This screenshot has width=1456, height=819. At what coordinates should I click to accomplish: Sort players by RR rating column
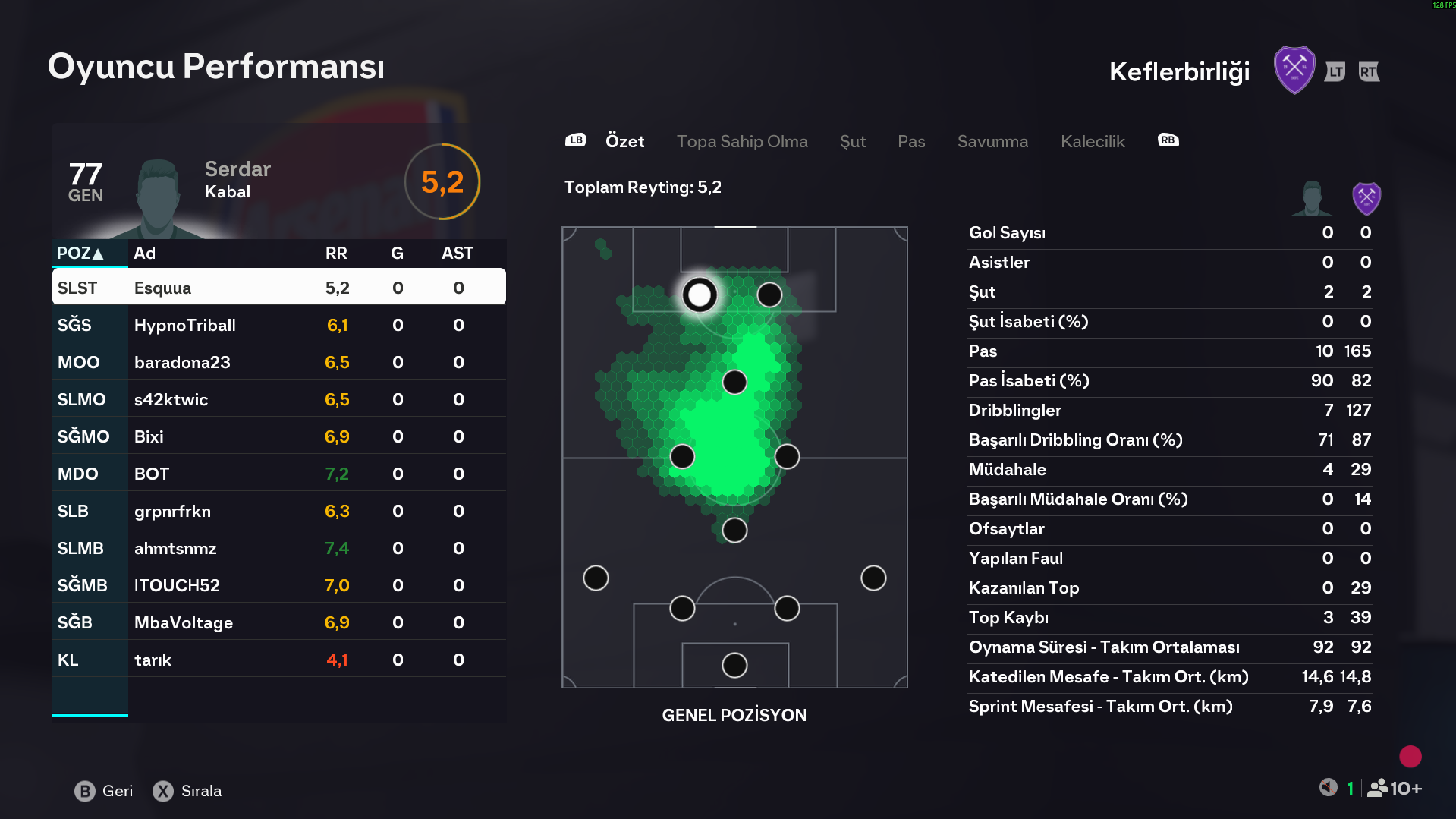tap(336, 254)
